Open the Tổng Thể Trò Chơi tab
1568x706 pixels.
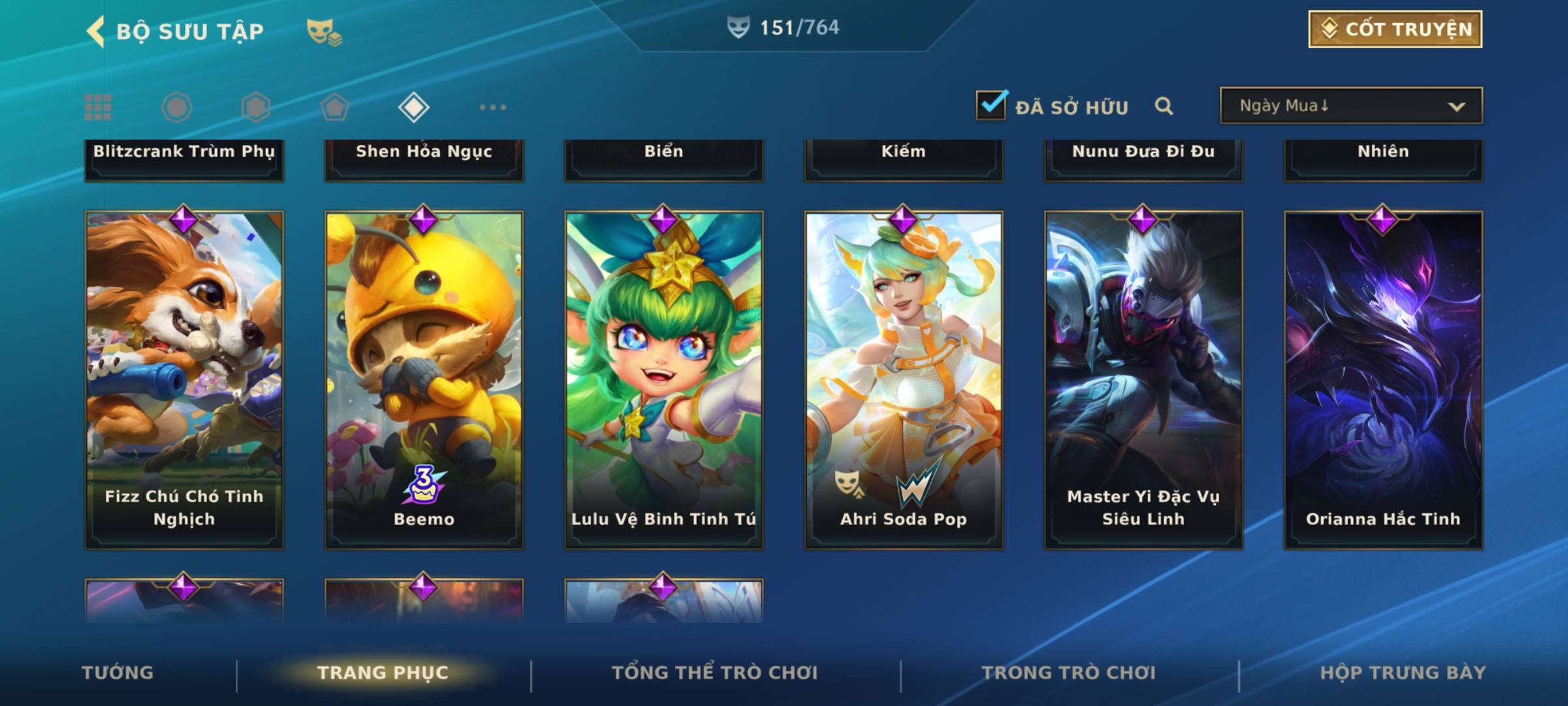tap(715, 673)
